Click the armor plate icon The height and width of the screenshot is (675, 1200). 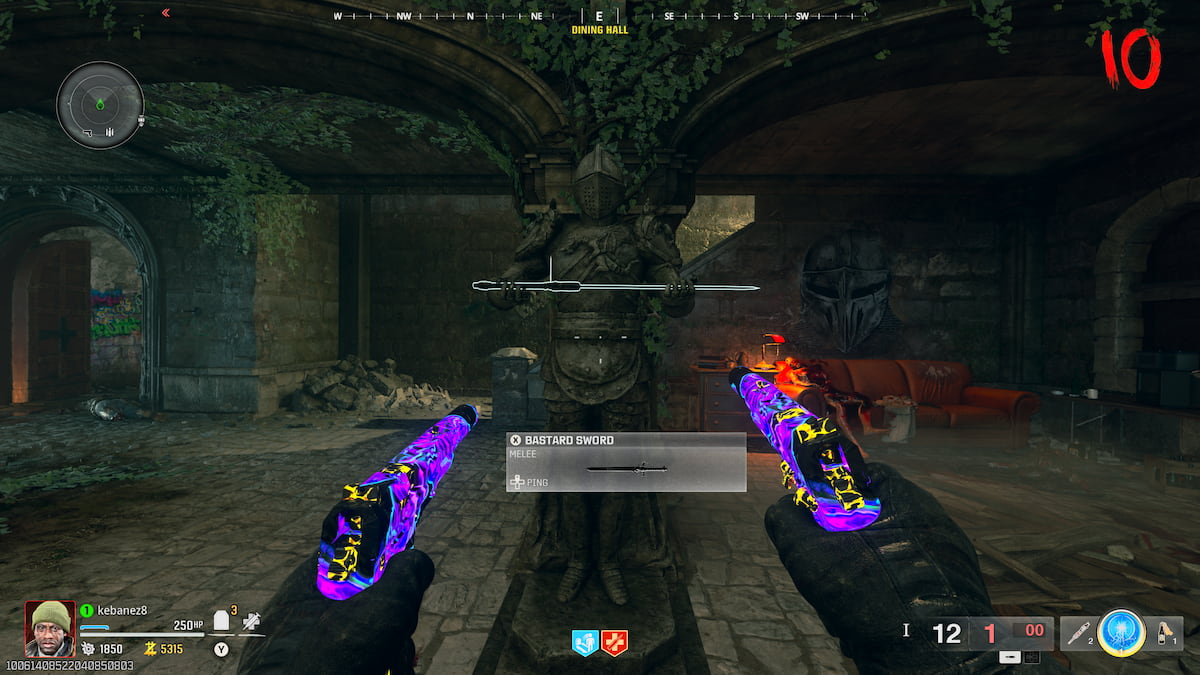click(222, 622)
